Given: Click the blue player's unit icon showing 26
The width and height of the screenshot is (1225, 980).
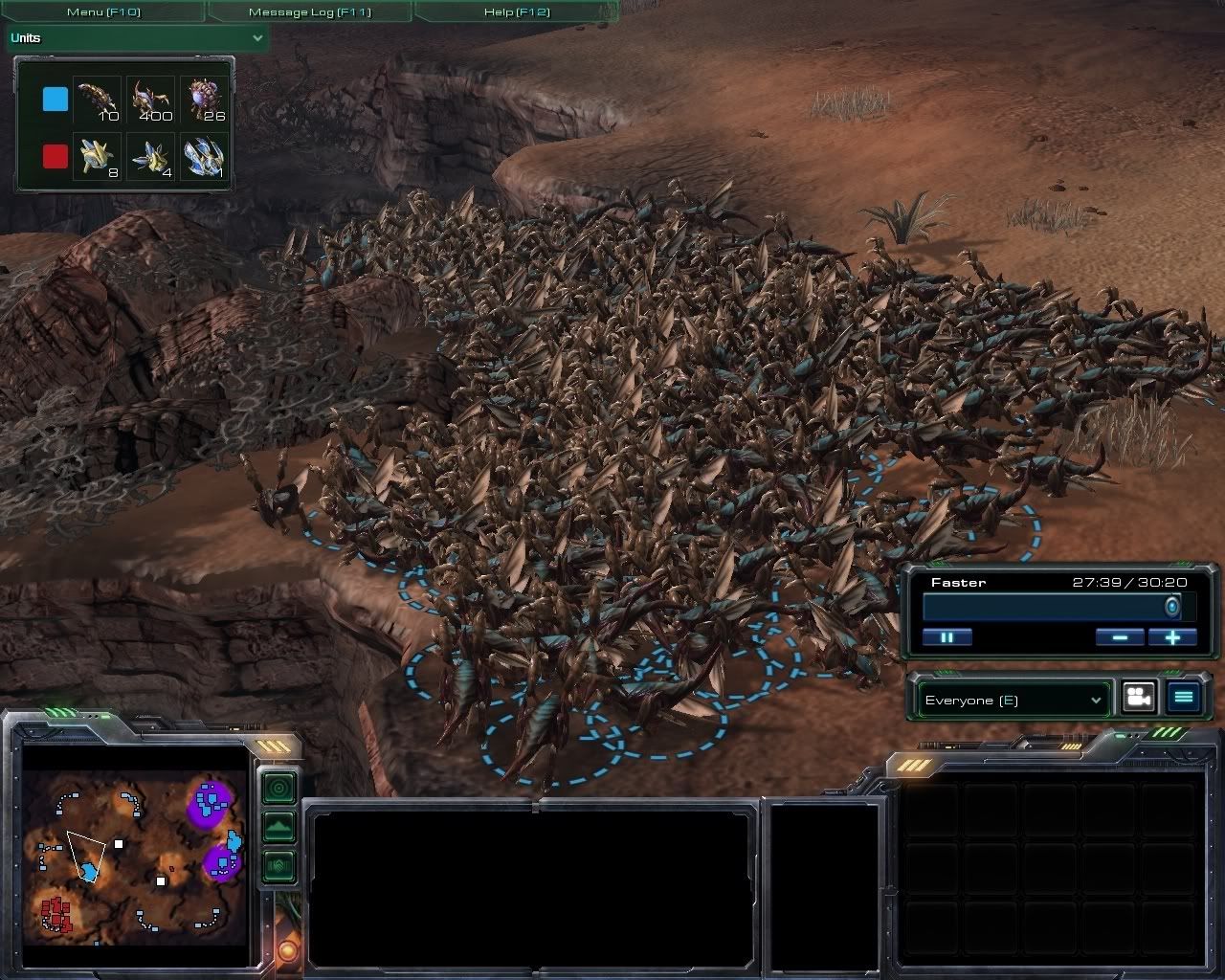Looking at the screenshot, I should [x=205, y=100].
